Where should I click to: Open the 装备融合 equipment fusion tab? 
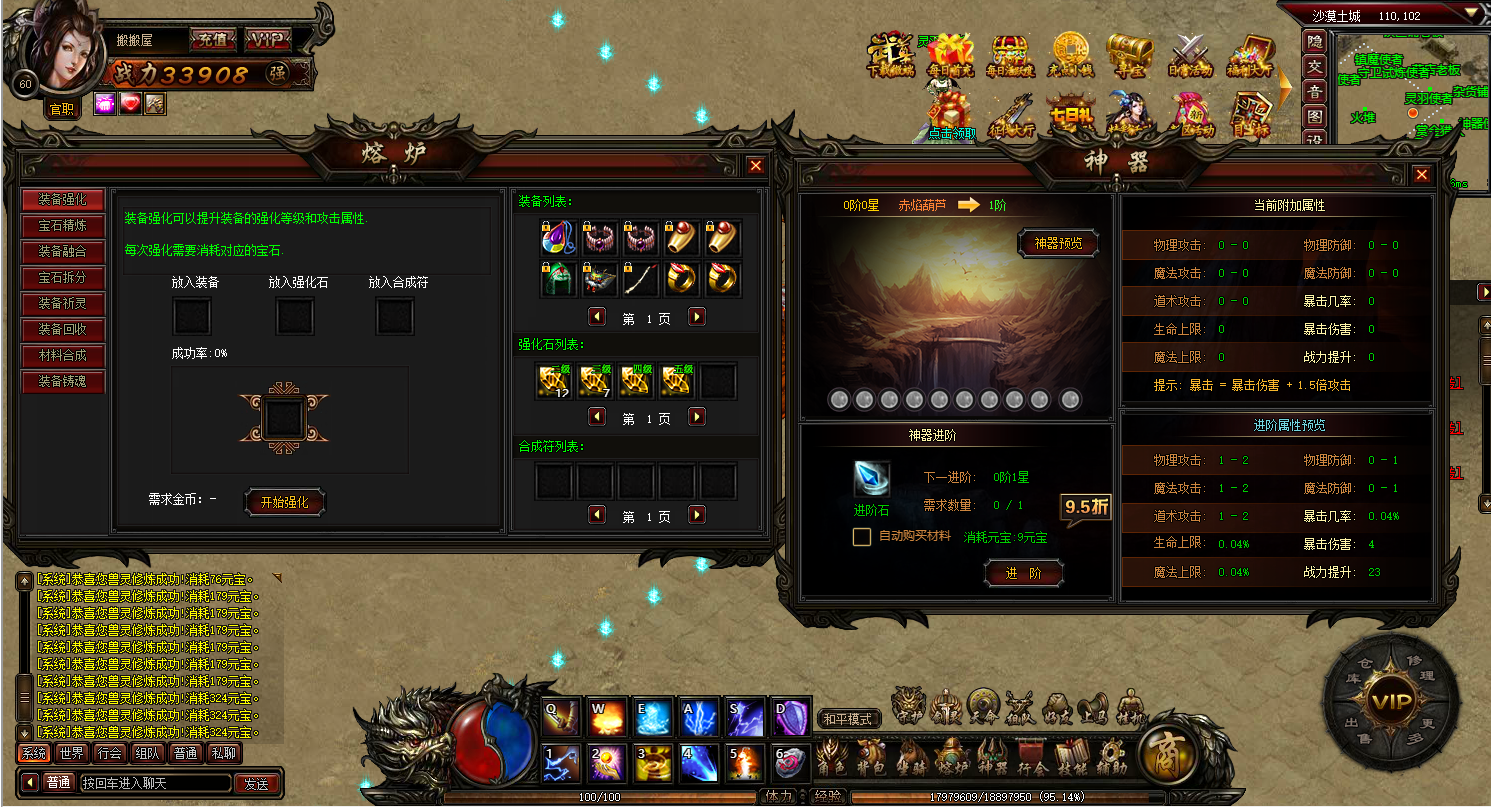point(63,251)
